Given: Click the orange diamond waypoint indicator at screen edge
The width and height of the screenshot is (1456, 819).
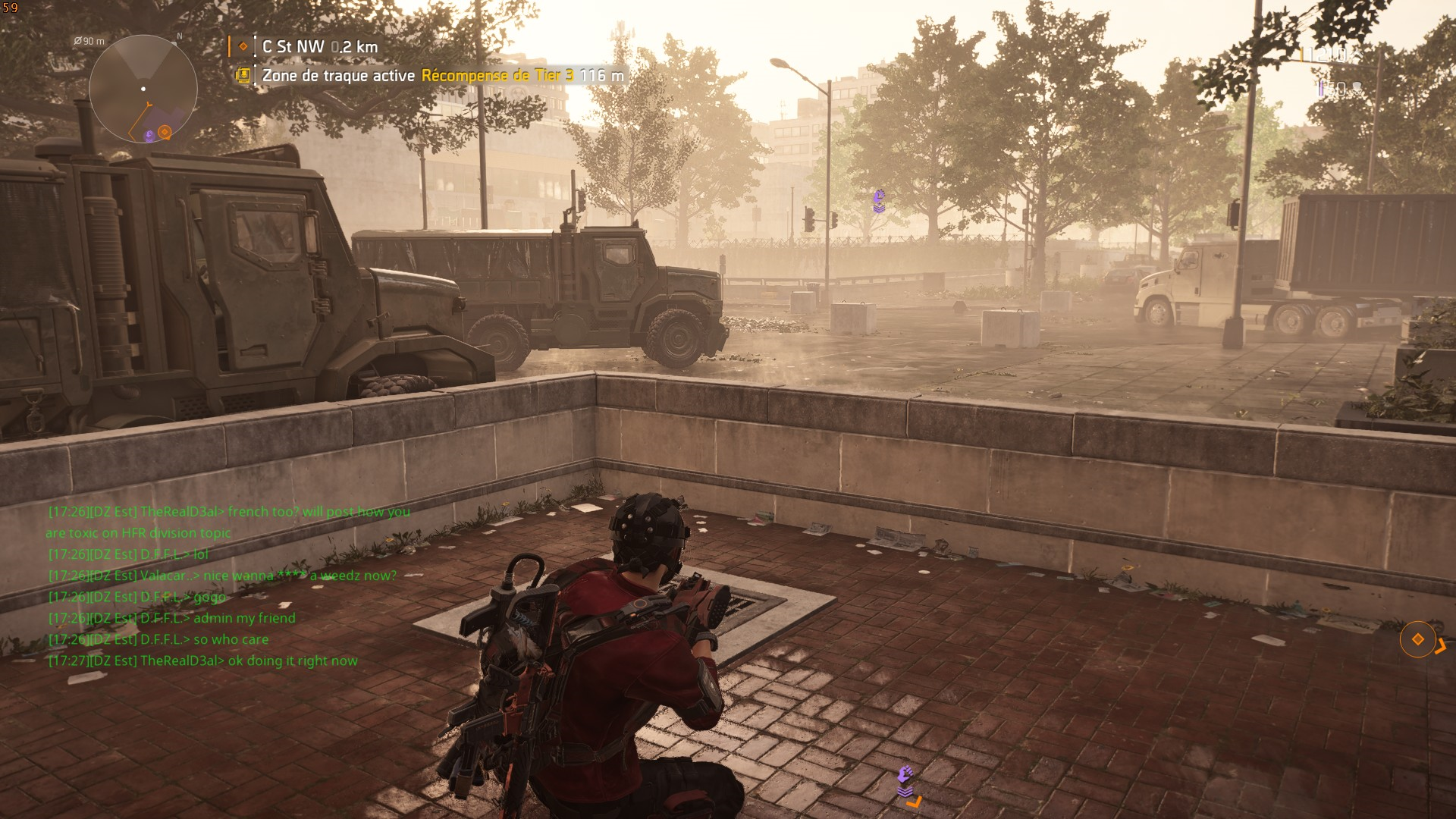Looking at the screenshot, I should pyautogui.click(x=1417, y=639).
